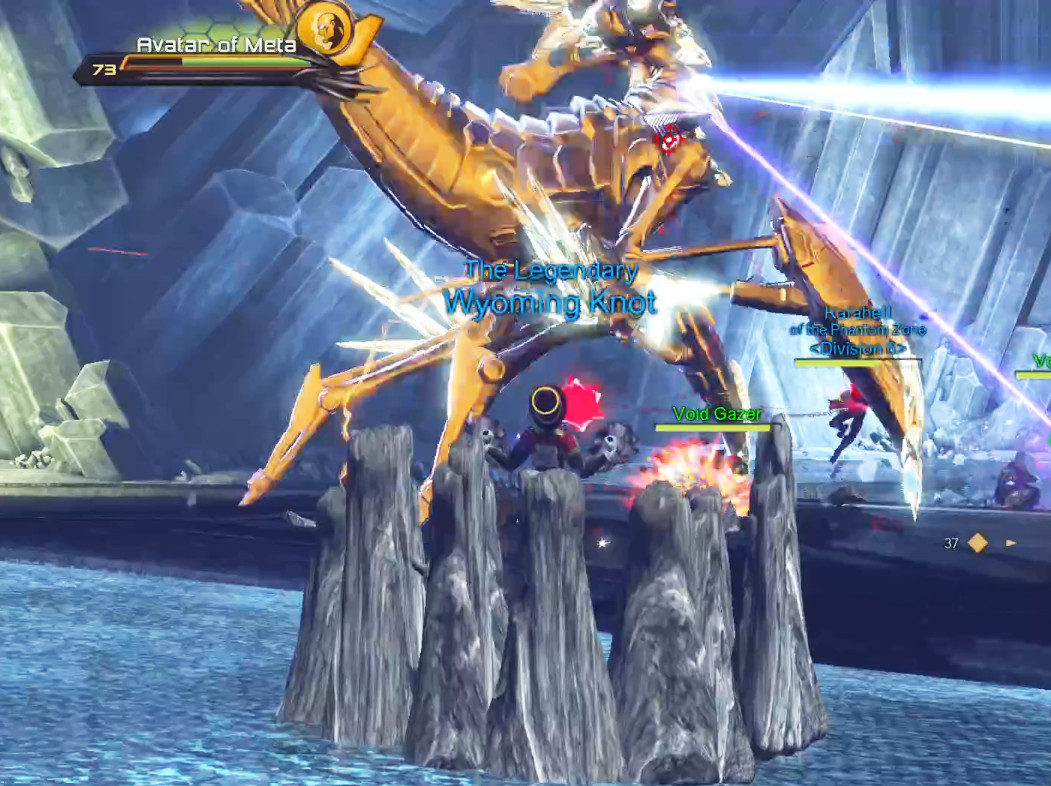Click the small arrow next to the gold diamond
Screen dimensions: 1051x786
point(1011,543)
